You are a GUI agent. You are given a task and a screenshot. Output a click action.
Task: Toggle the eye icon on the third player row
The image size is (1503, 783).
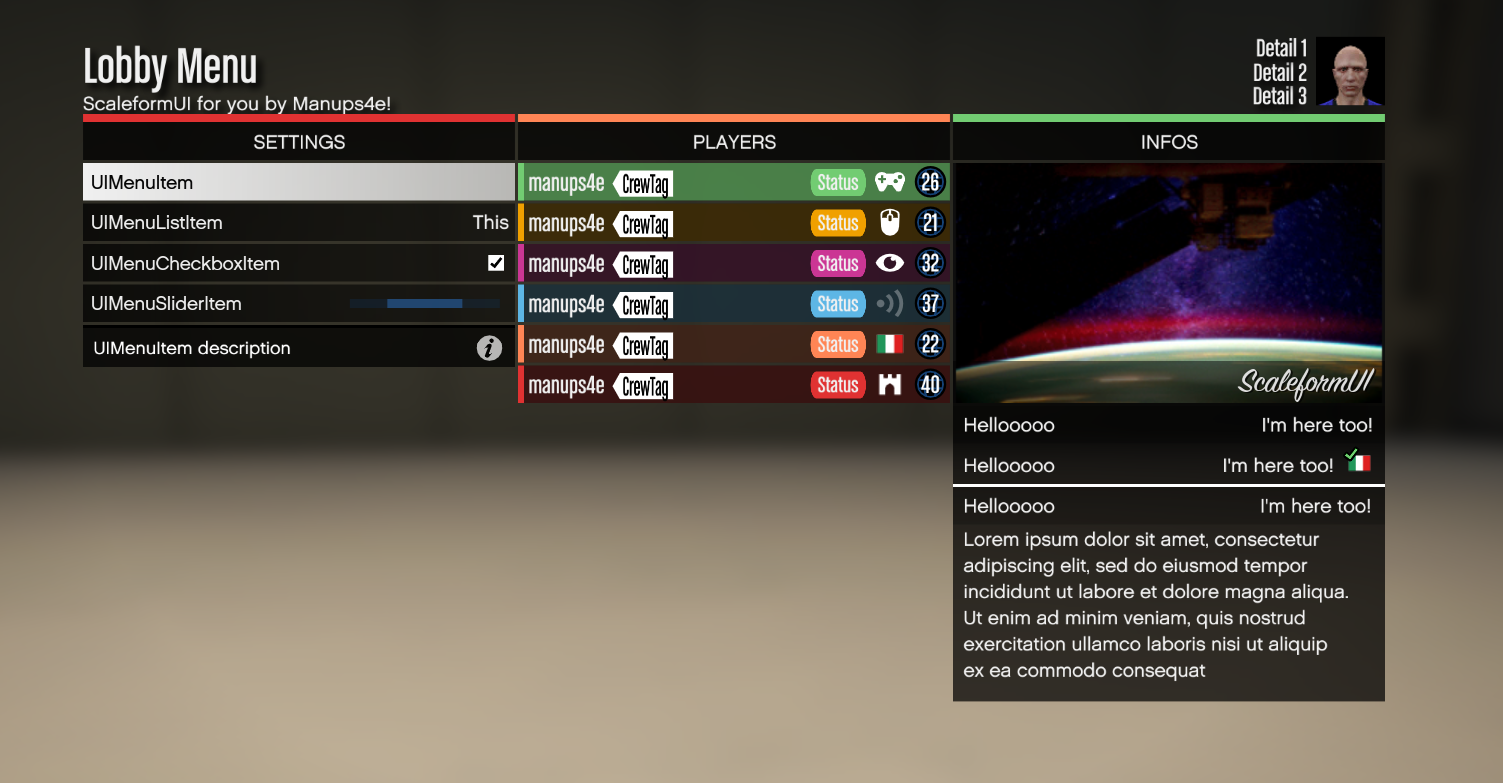coord(889,263)
